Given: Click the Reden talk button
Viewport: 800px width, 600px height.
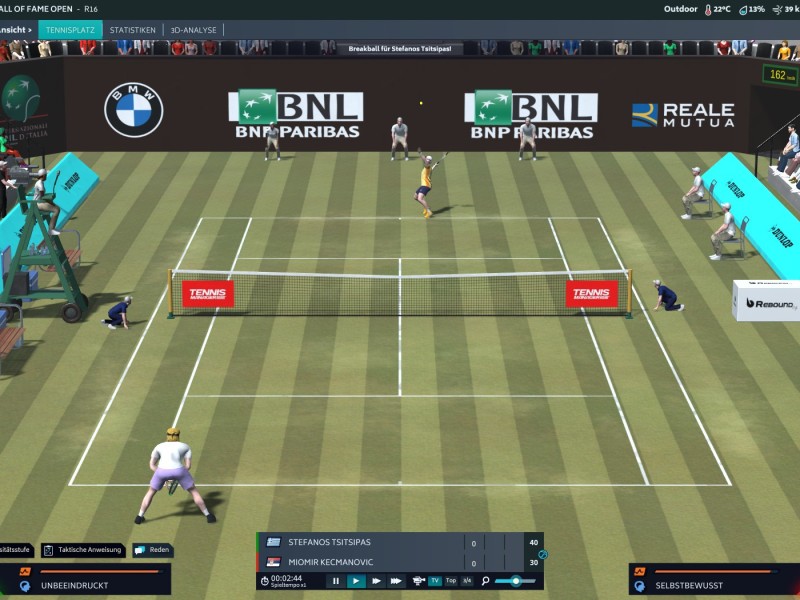Looking at the screenshot, I should [153, 550].
